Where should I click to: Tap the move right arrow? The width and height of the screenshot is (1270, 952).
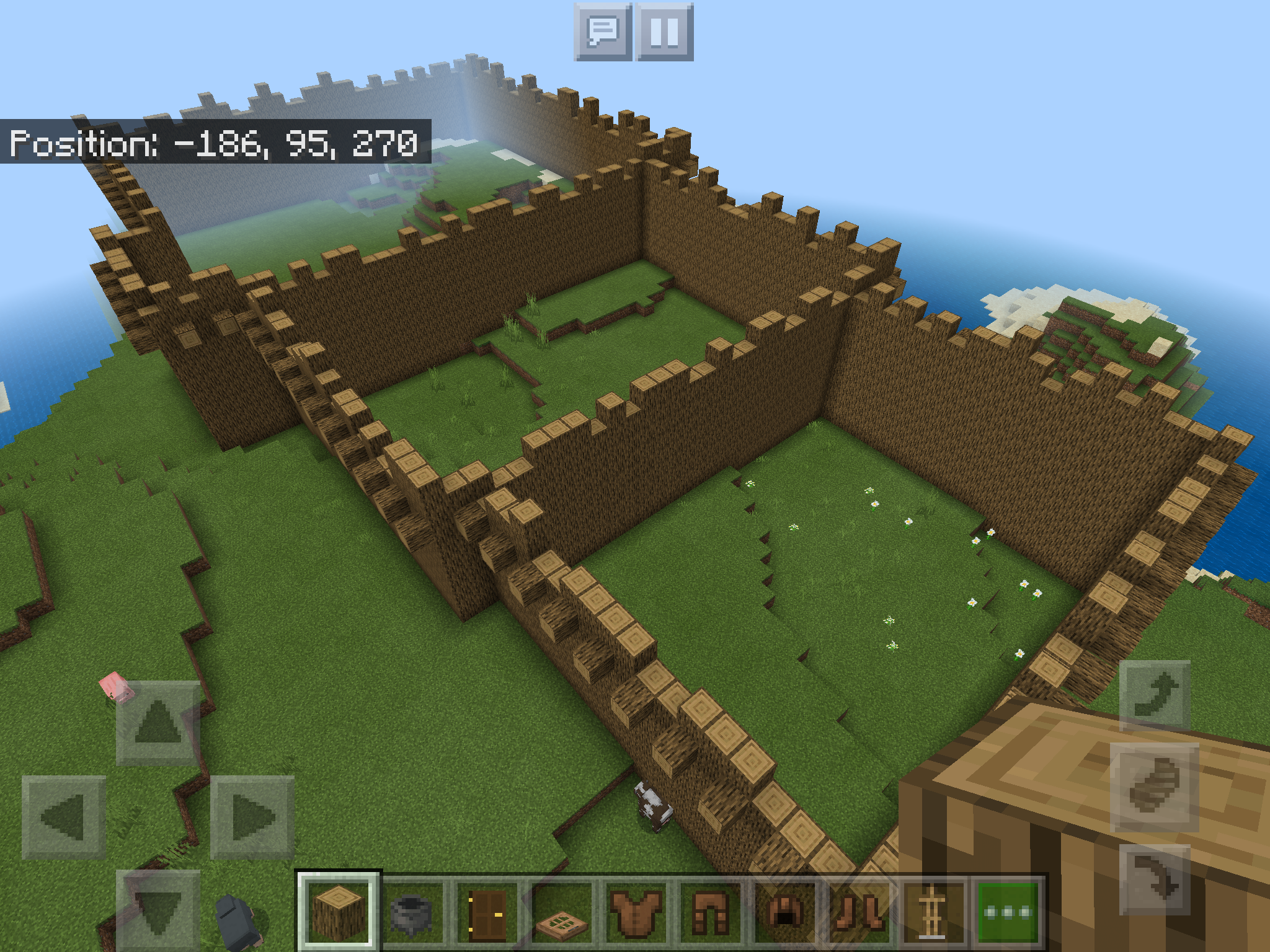252,818
